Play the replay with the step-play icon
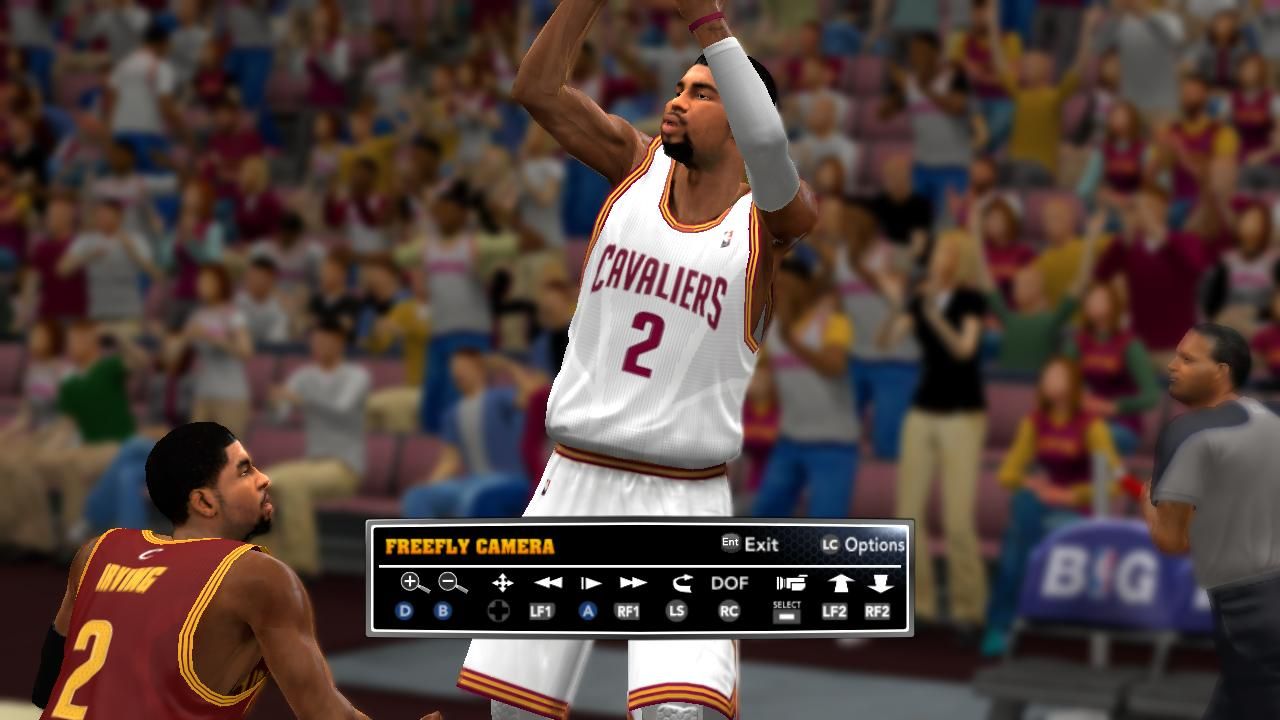1280x720 pixels. 591,582
